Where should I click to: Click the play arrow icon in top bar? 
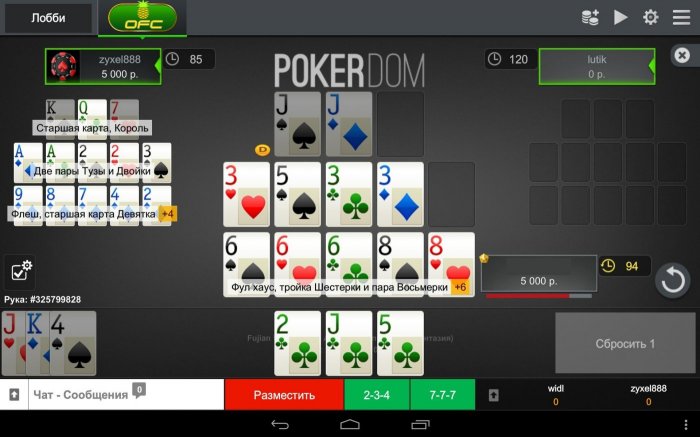pyautogui.click(x=621, y=17)
